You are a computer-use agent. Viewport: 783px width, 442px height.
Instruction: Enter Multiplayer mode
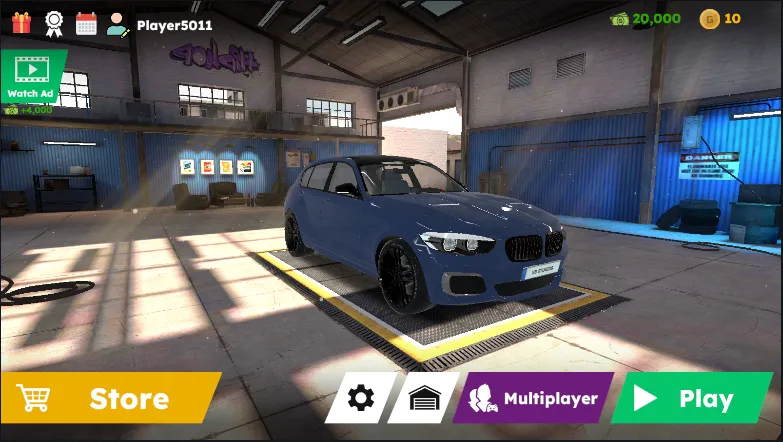[535, 398]
